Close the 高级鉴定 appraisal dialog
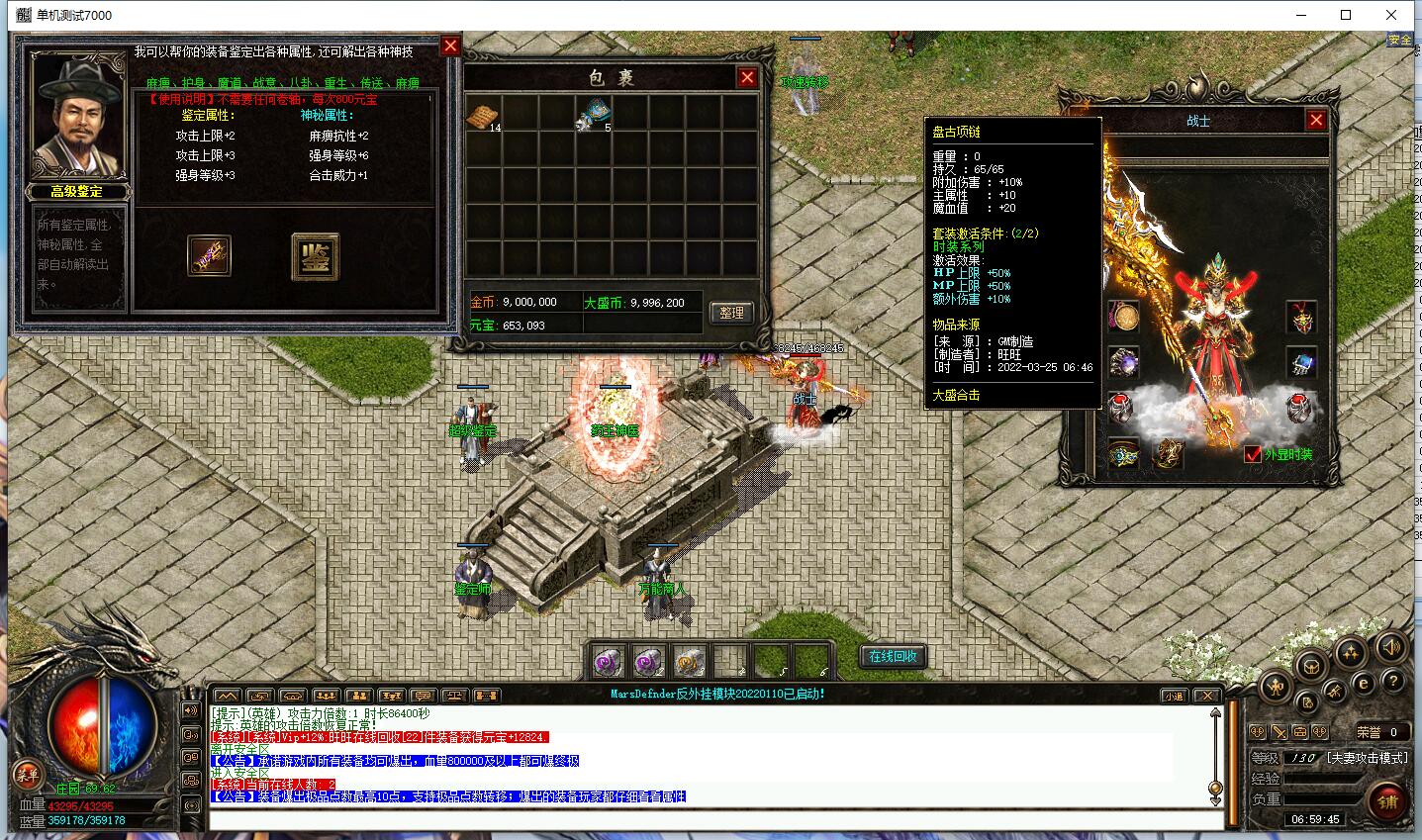 tap(450, 46)
